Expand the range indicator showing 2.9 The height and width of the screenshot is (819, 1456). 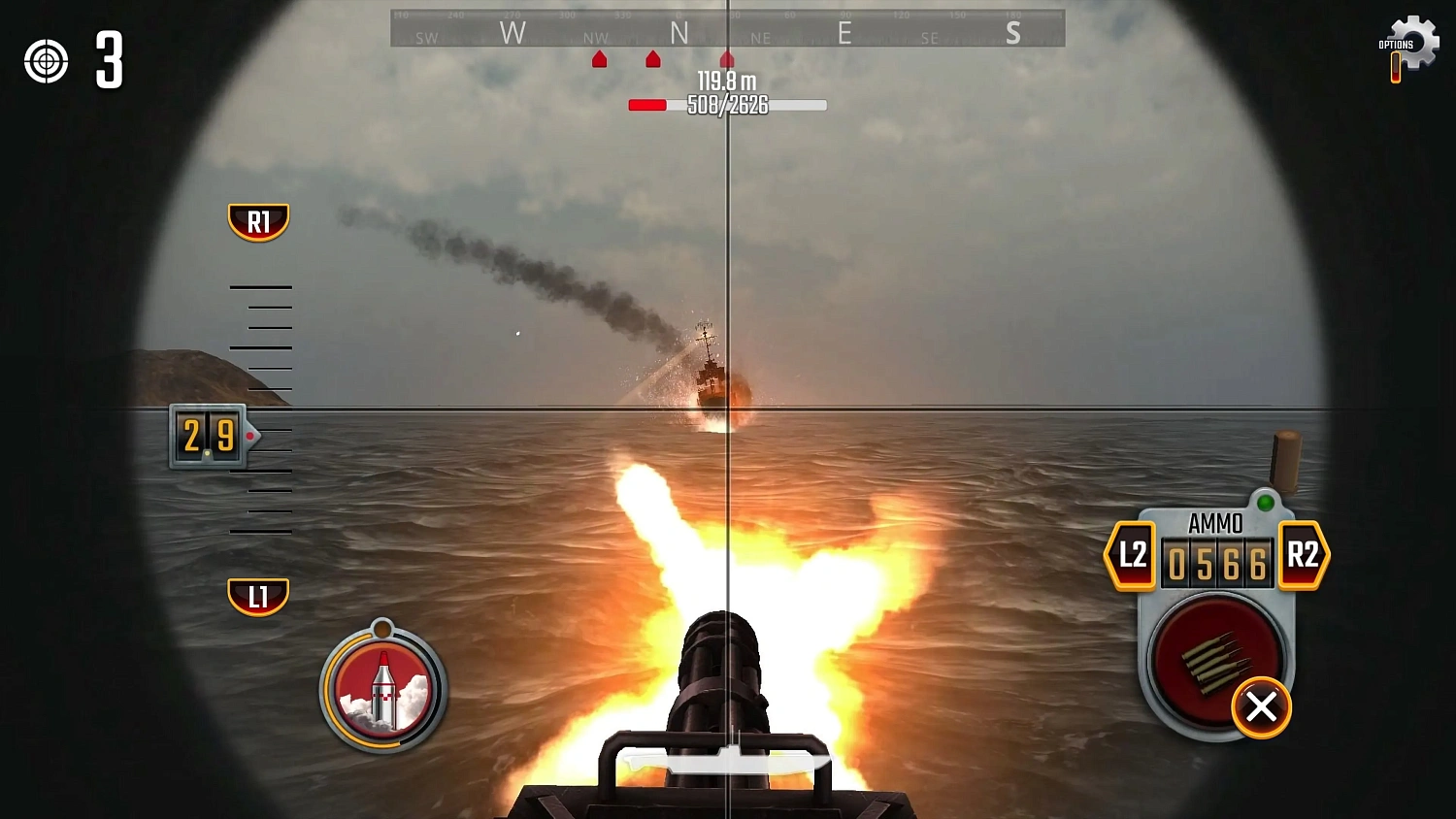[x=207, y=437]
